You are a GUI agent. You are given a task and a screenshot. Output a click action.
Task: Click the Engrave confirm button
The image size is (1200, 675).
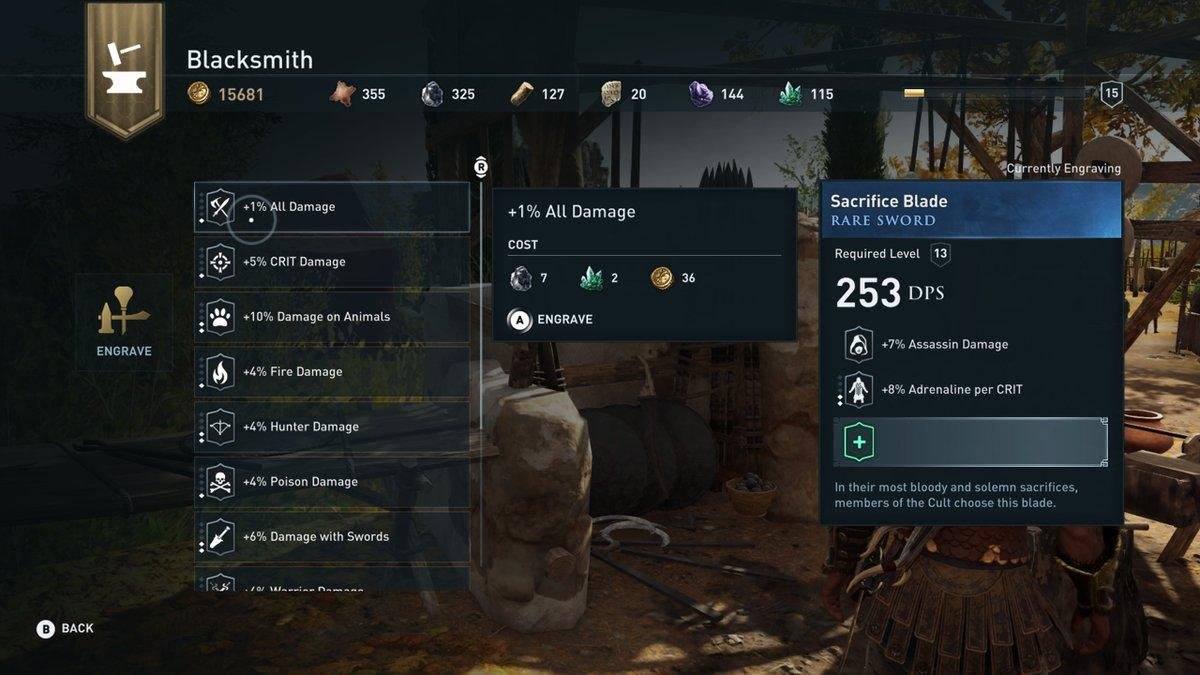[551, 319]
